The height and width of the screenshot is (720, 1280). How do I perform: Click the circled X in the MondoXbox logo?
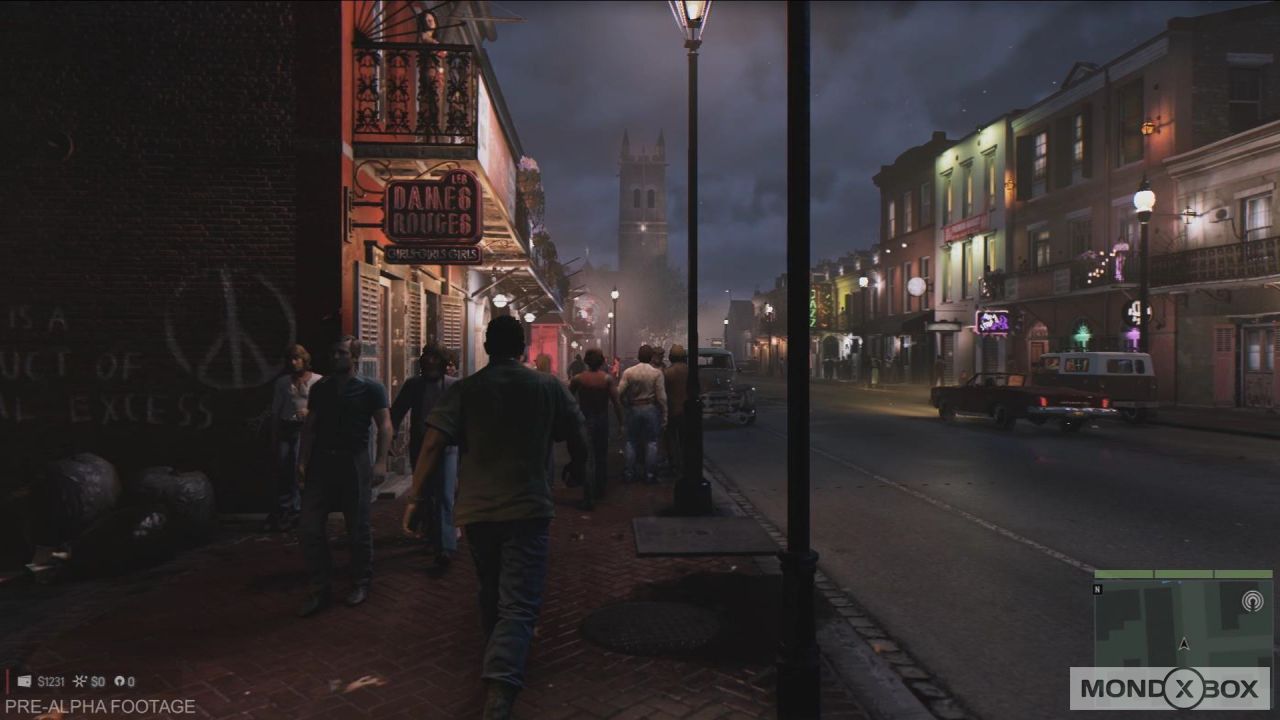(1184, 687)
